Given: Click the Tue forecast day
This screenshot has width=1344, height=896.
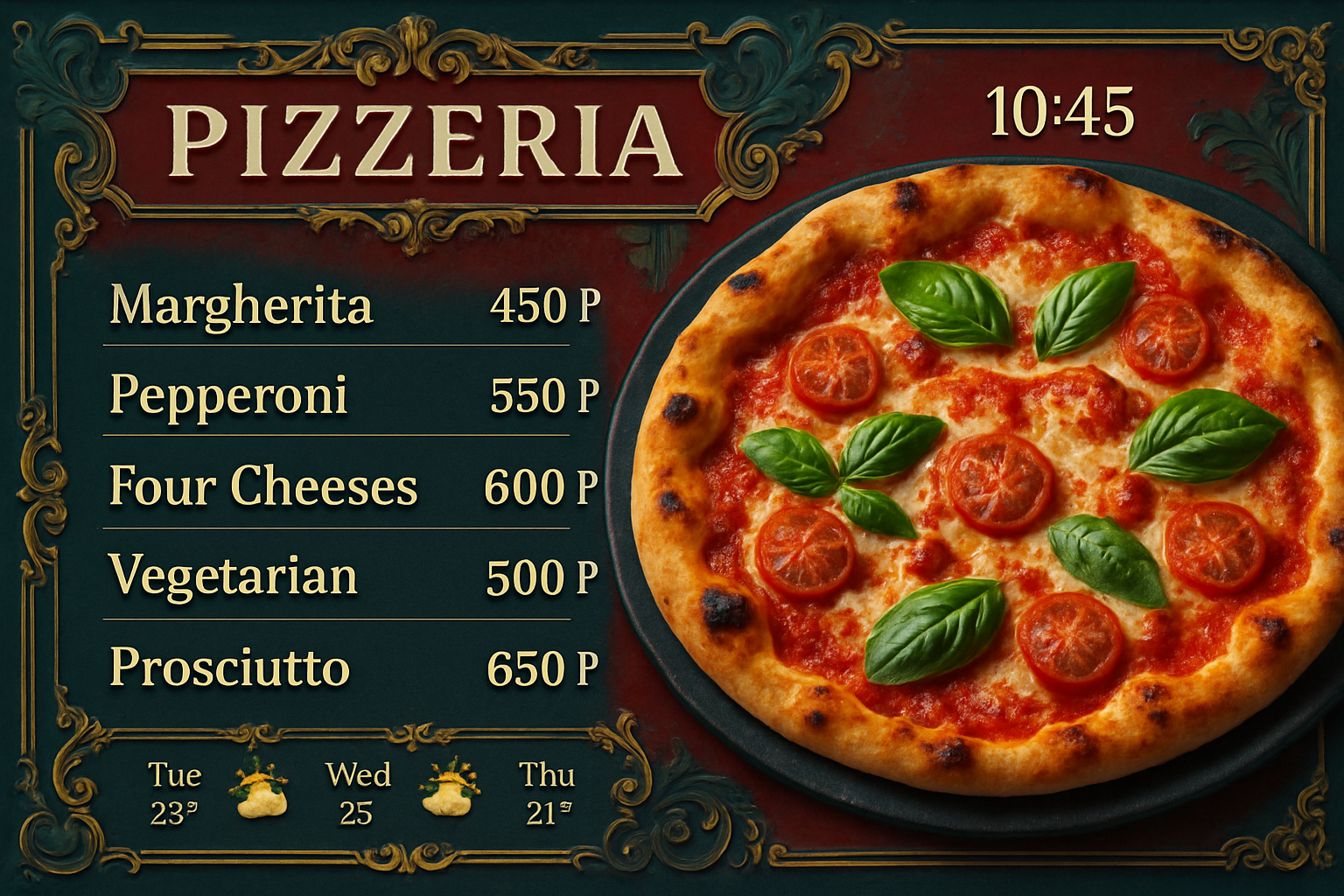Looking at the screenshot, I should coord(174,793).
